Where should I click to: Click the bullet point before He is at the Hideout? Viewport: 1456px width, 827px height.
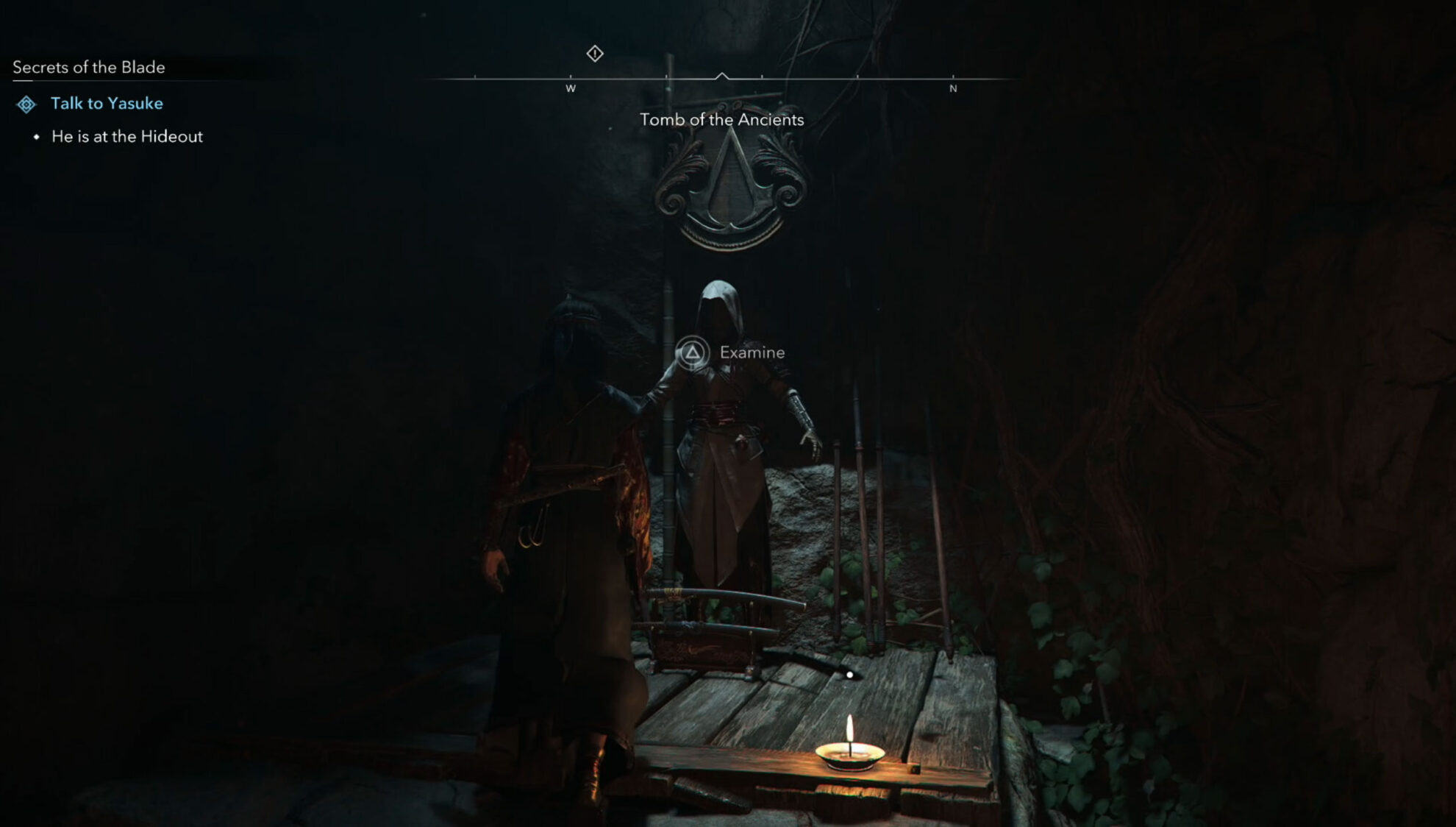coord(38,136)
